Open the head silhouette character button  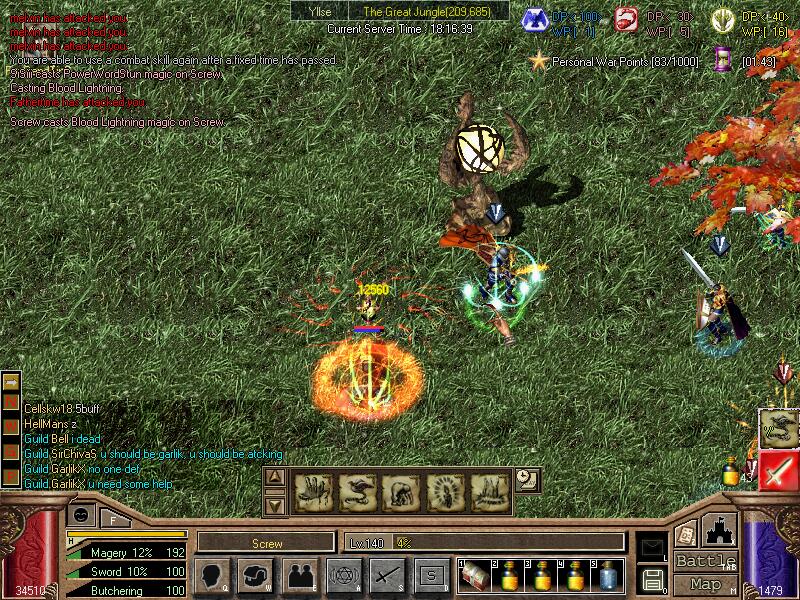[212, 575]
